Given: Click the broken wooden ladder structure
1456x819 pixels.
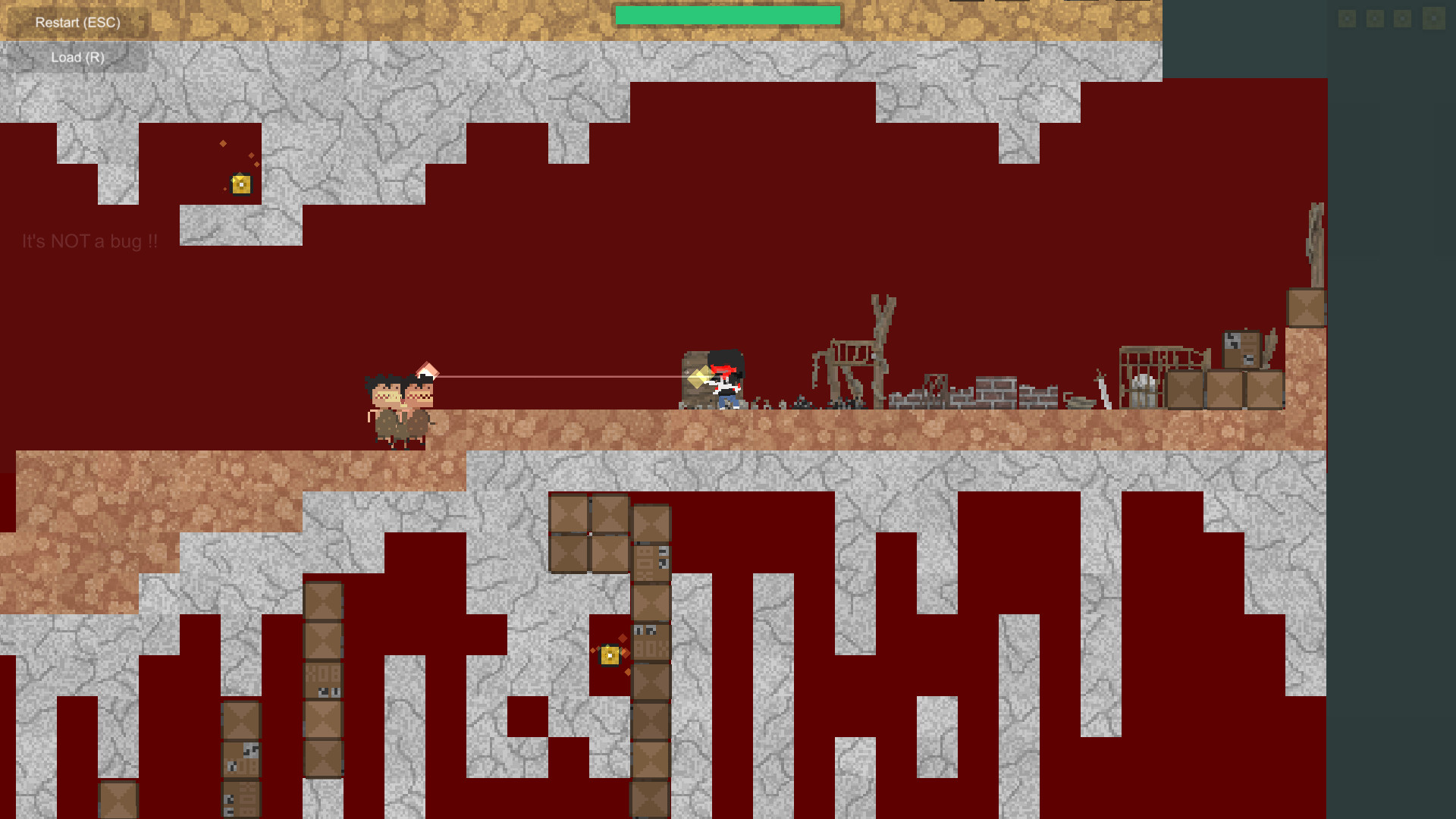Looking at the screenshot, I should tap(853, 356).
